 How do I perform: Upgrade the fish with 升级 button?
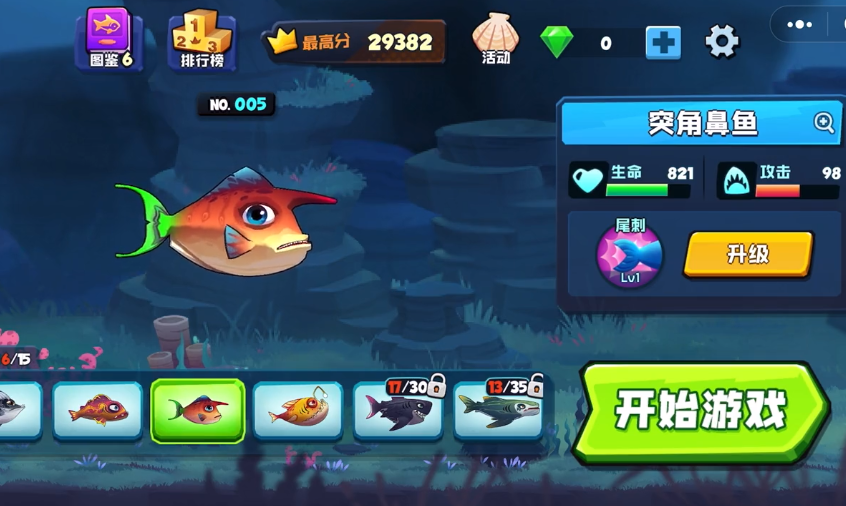click(x=747, y=255)
